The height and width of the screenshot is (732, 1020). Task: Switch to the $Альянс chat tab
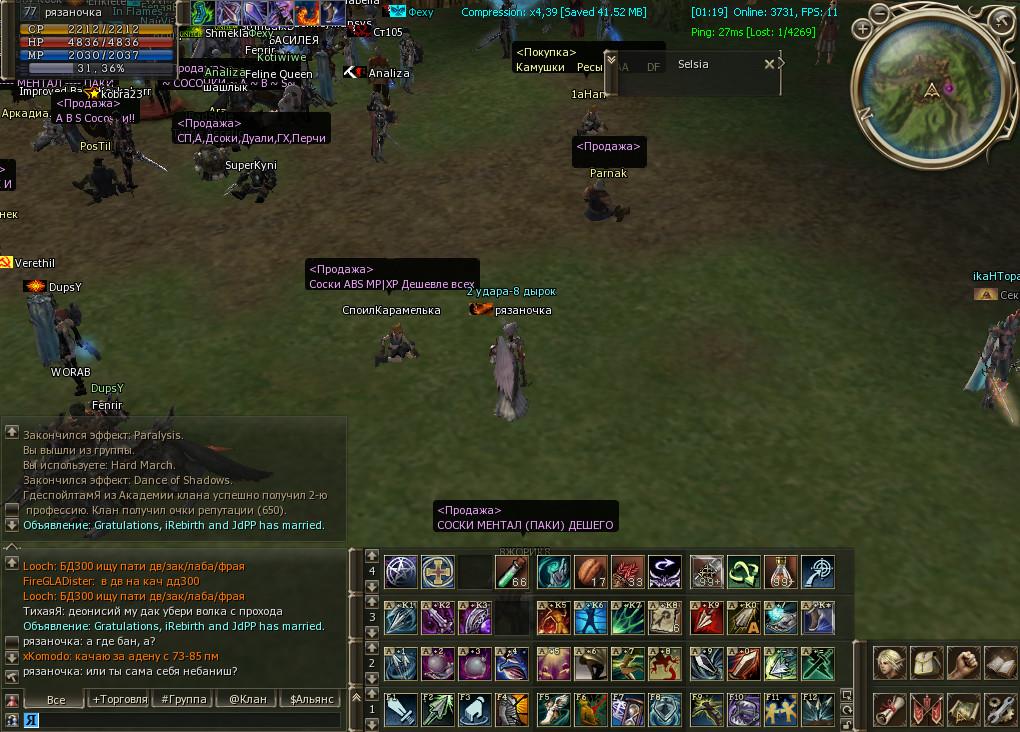click(311, 699)
